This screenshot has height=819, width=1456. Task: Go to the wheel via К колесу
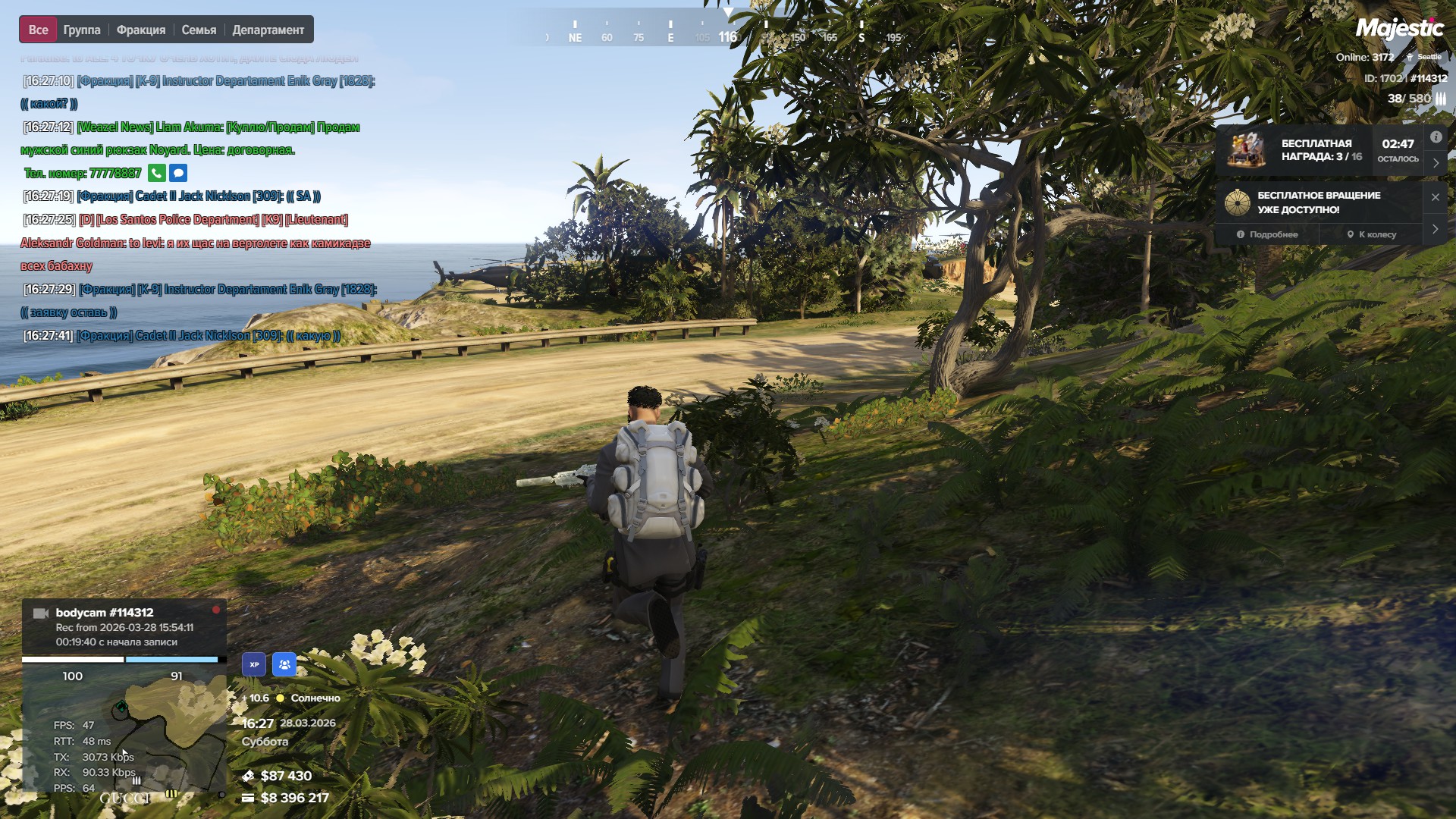[1371, 234]
